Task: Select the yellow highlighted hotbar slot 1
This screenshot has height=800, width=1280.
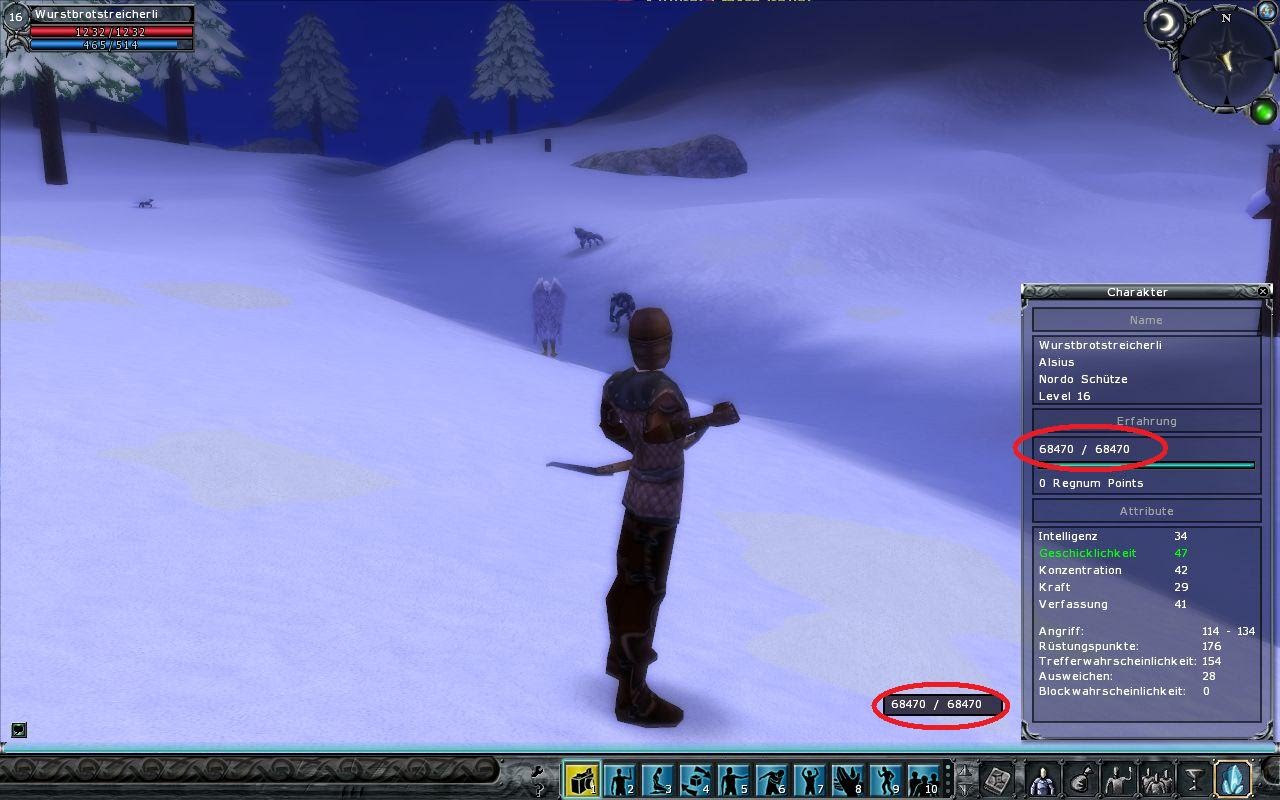Action: (x=581, y=779)
